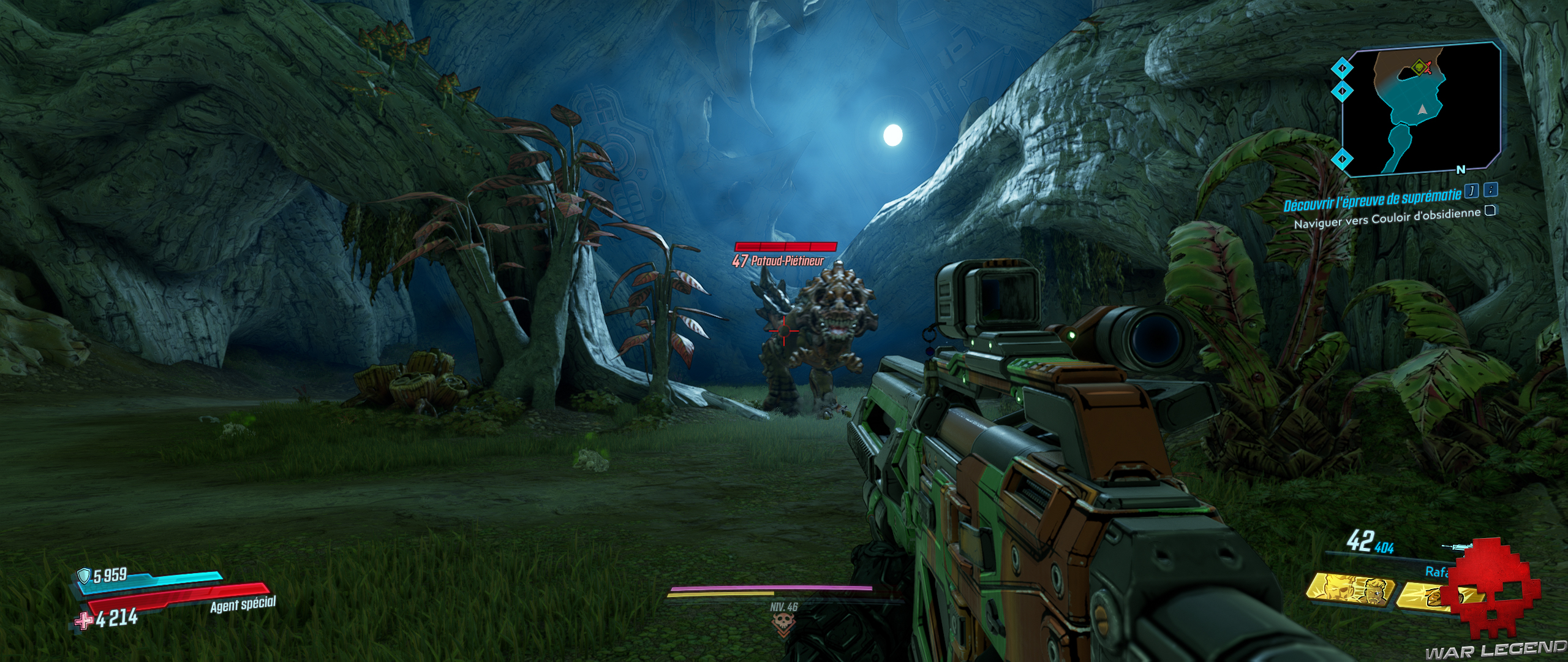Image resolution: width=1568 pixels, height=662 pixels.
Task: Expand the top diamond waypoint on the minimap edge
Action: tap(1341, 67)
